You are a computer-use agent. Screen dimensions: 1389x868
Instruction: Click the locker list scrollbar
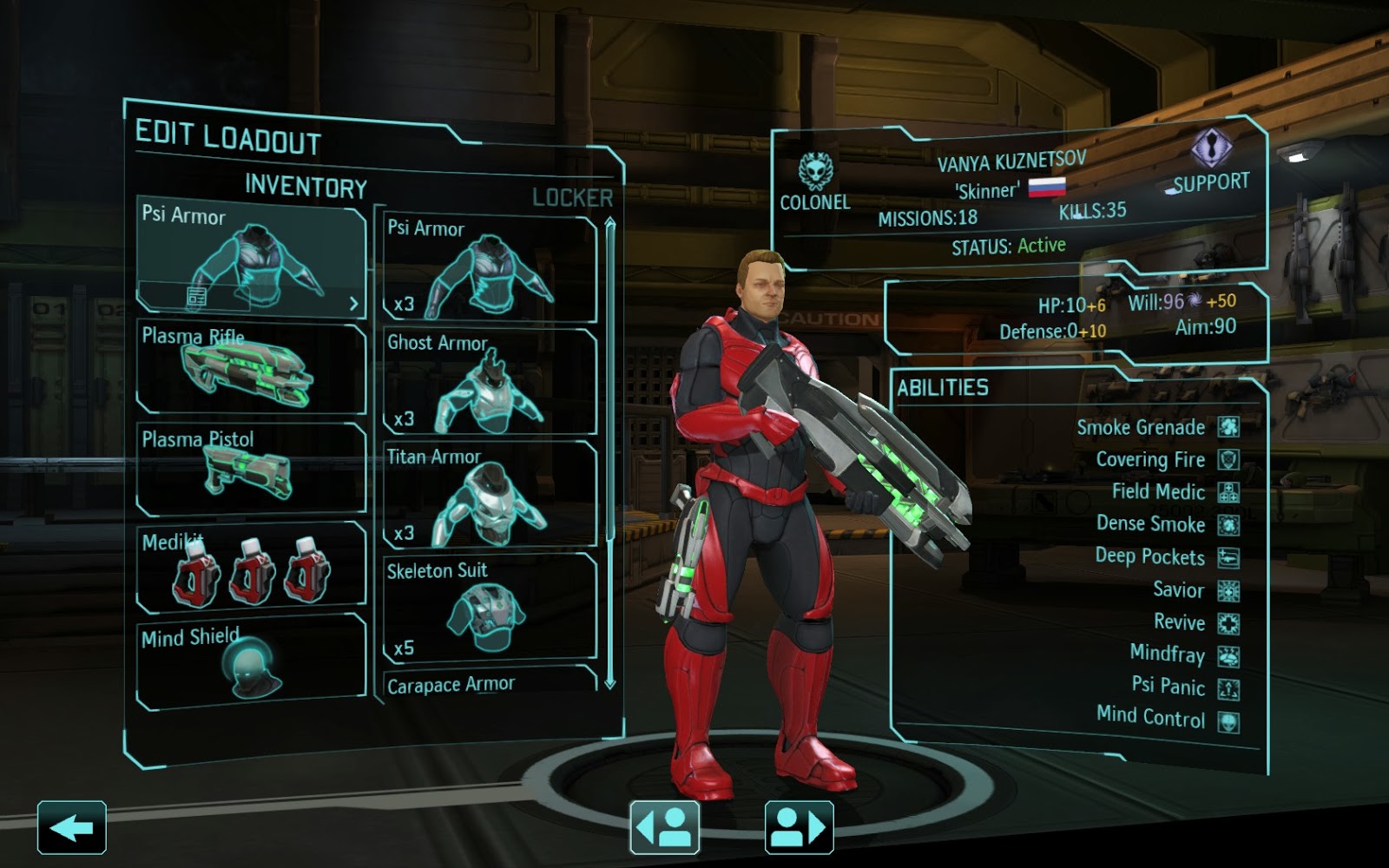[610, 451]
